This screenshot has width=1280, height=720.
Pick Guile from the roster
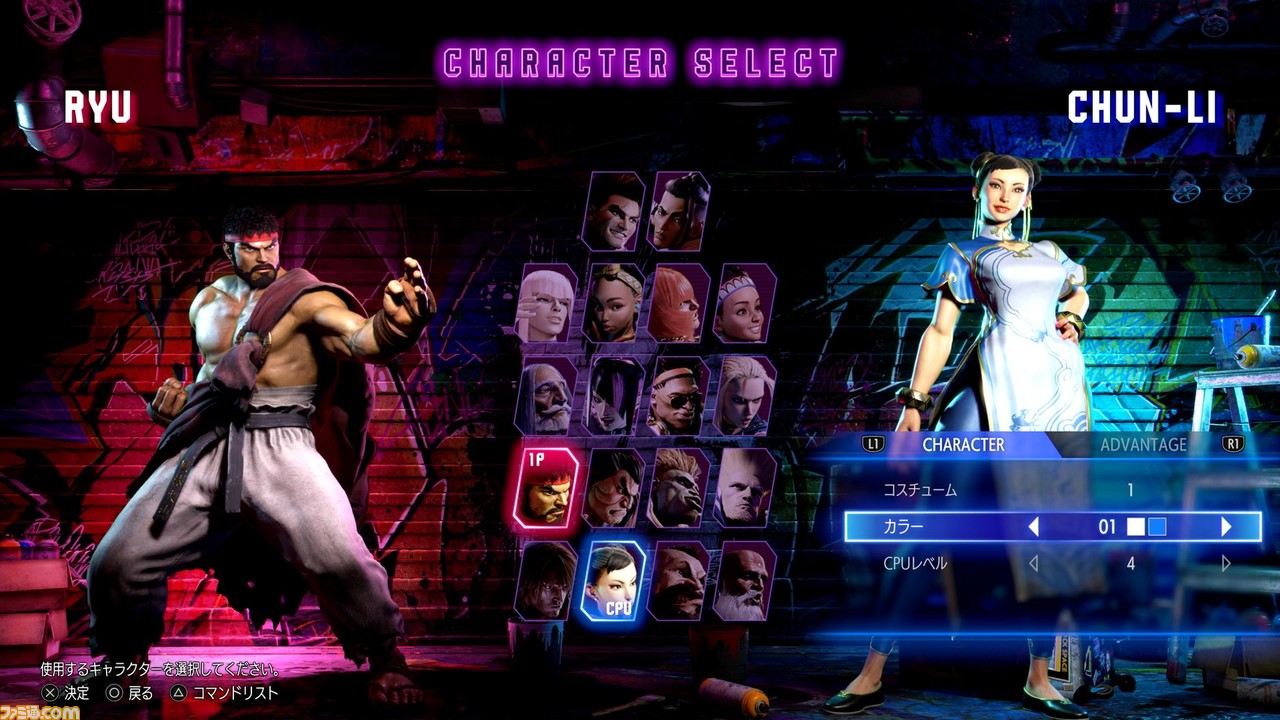tap(745, 487)
